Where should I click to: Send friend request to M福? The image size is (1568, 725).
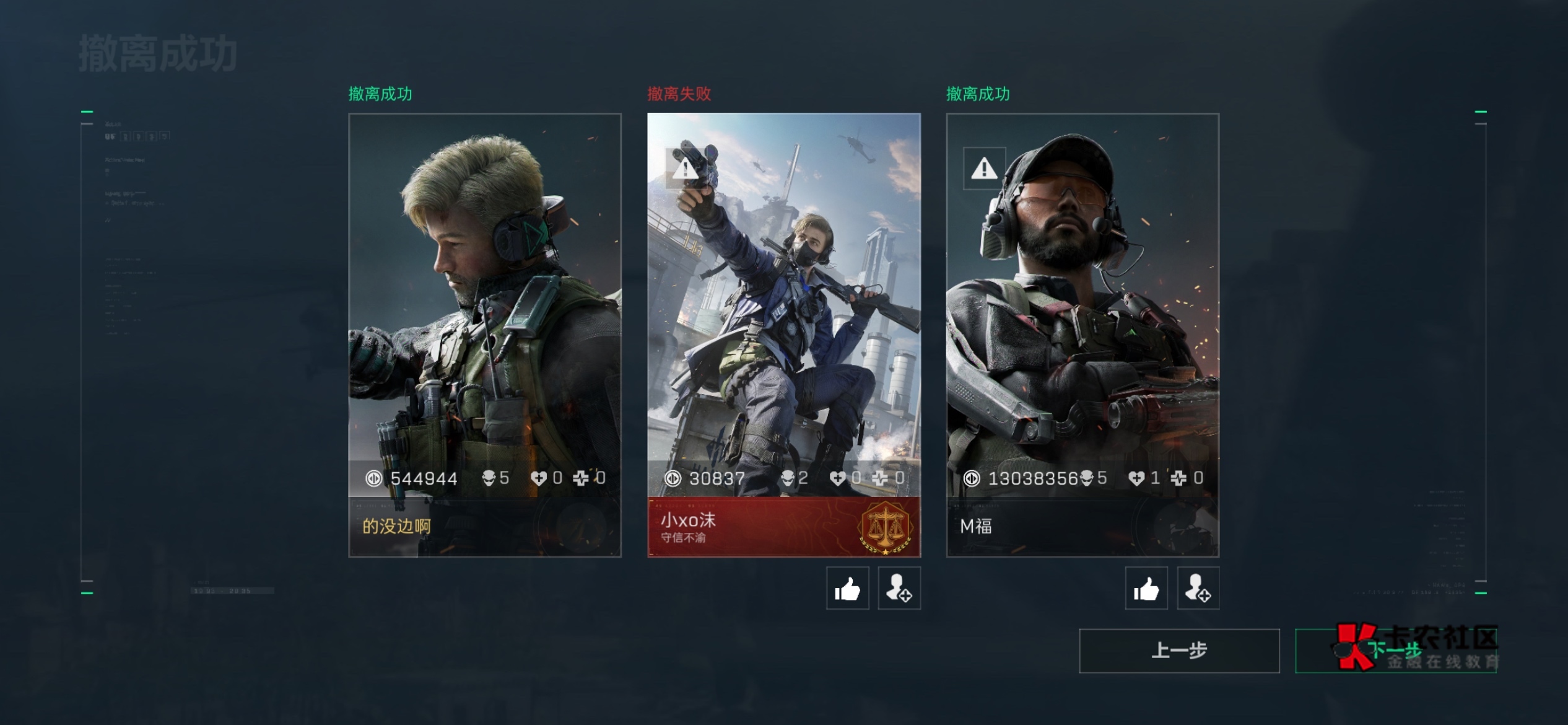click(x=1198, y=588)
